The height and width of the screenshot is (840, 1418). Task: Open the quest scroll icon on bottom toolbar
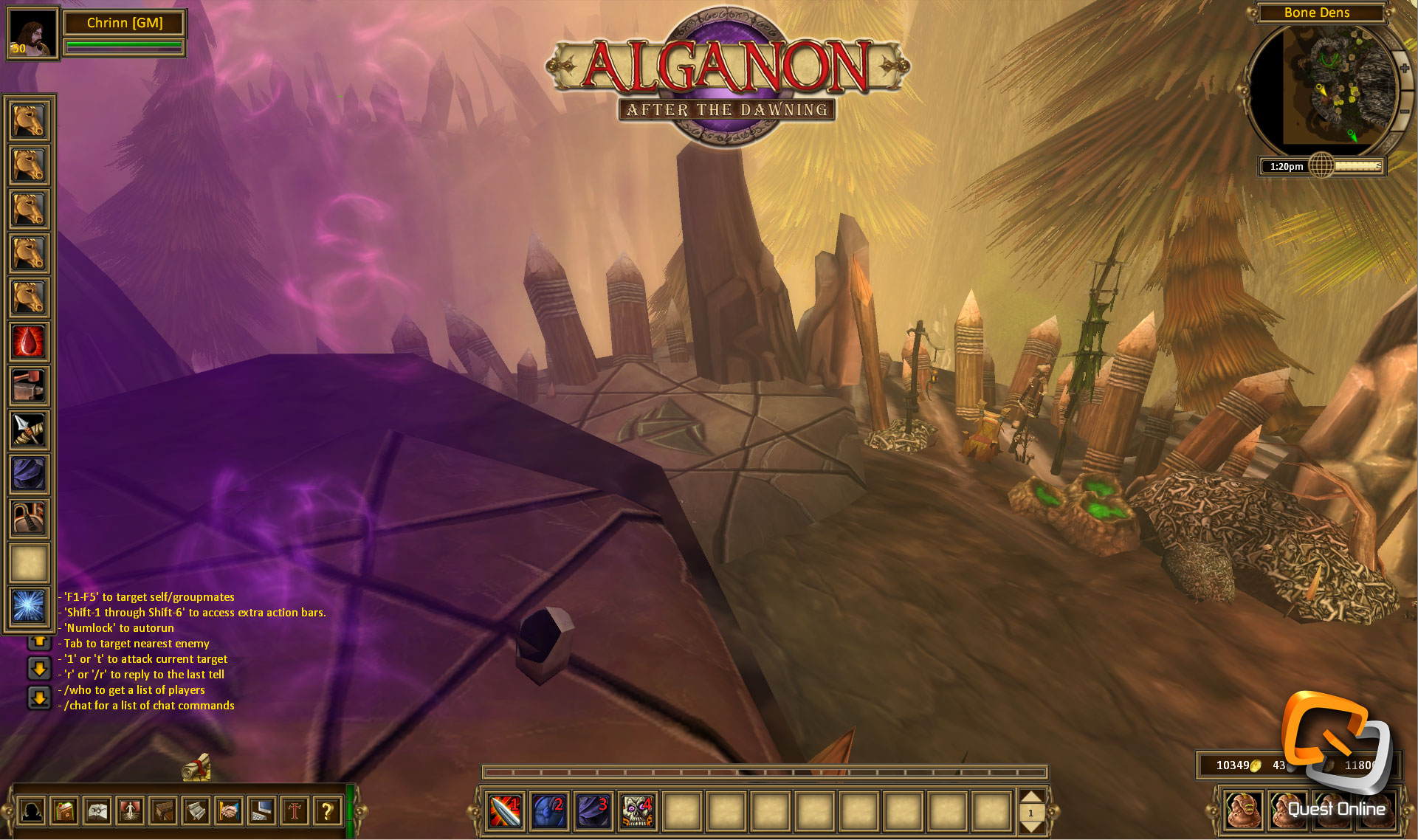[196, 812]
